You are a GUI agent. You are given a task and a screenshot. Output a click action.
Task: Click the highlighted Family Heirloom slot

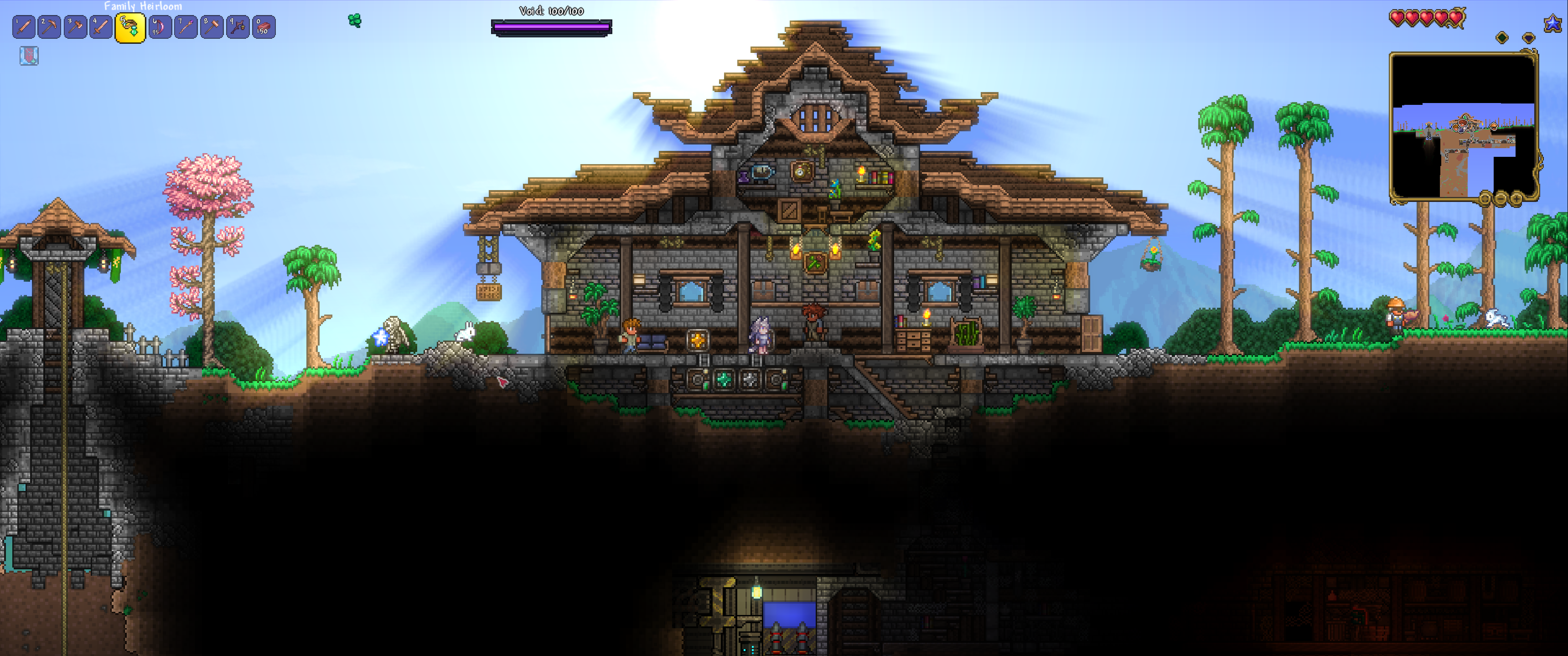click(x=130, y=28)
